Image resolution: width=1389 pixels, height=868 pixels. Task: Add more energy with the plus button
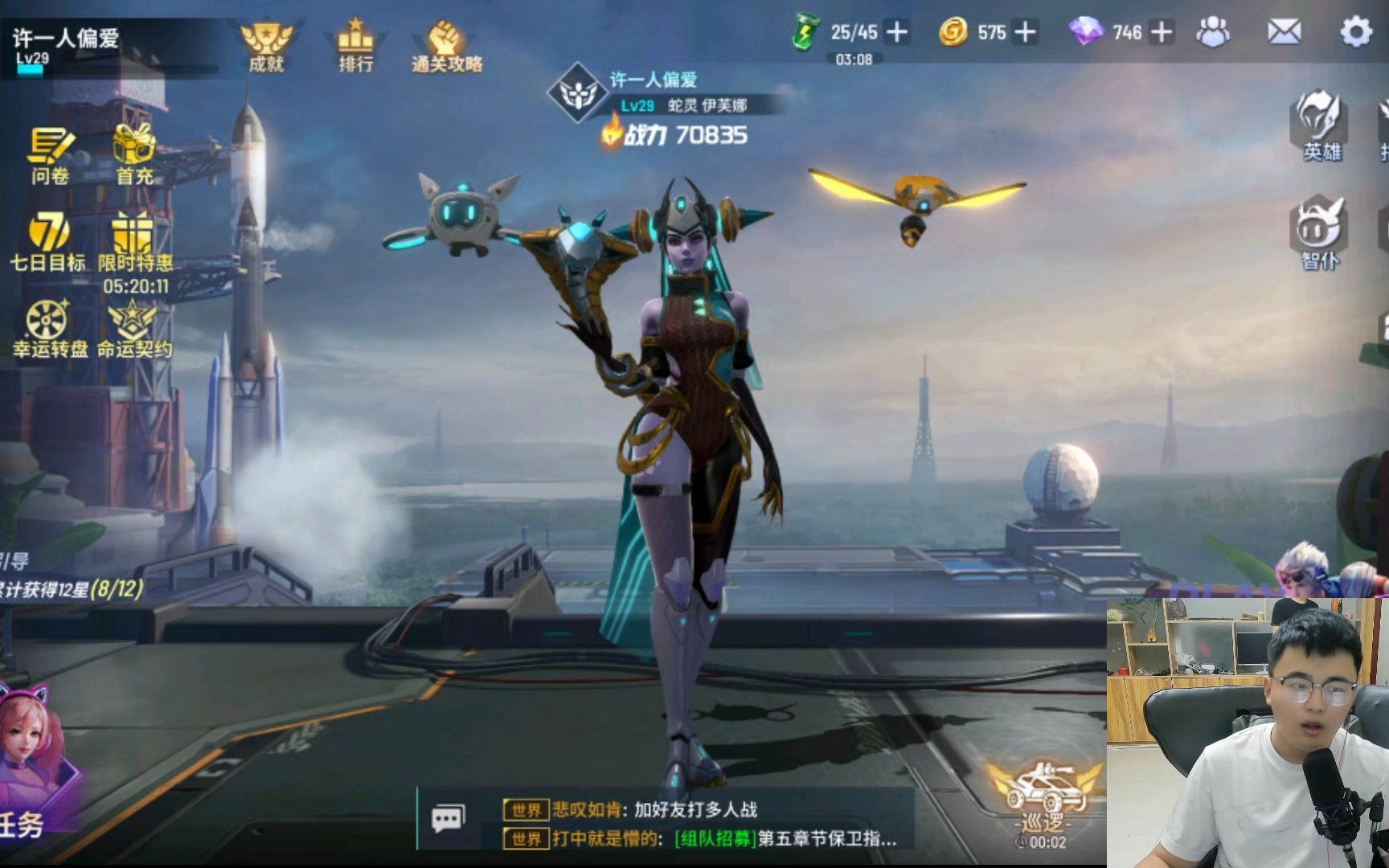[896, 32]
